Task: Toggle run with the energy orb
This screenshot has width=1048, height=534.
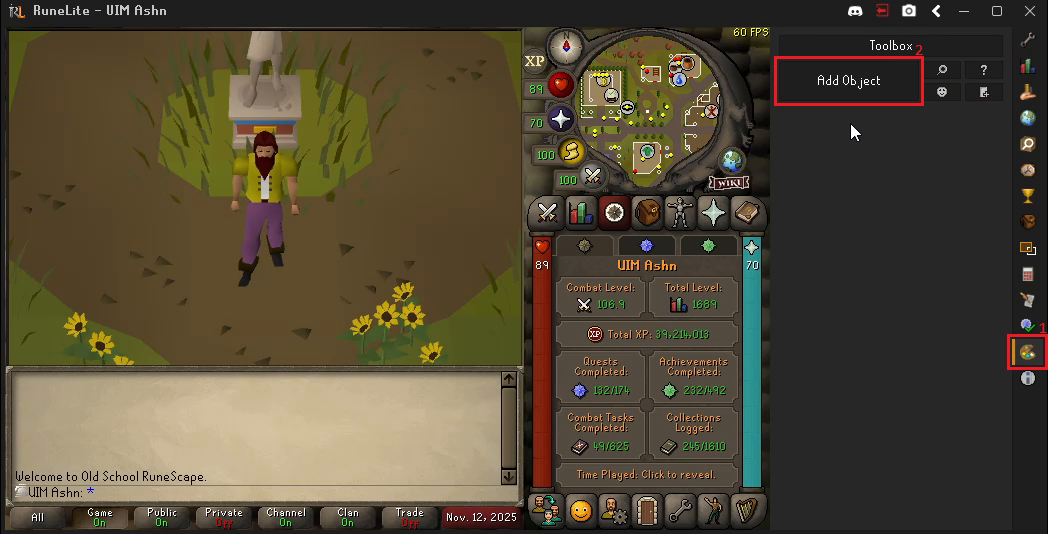Action: pos(572,152)
